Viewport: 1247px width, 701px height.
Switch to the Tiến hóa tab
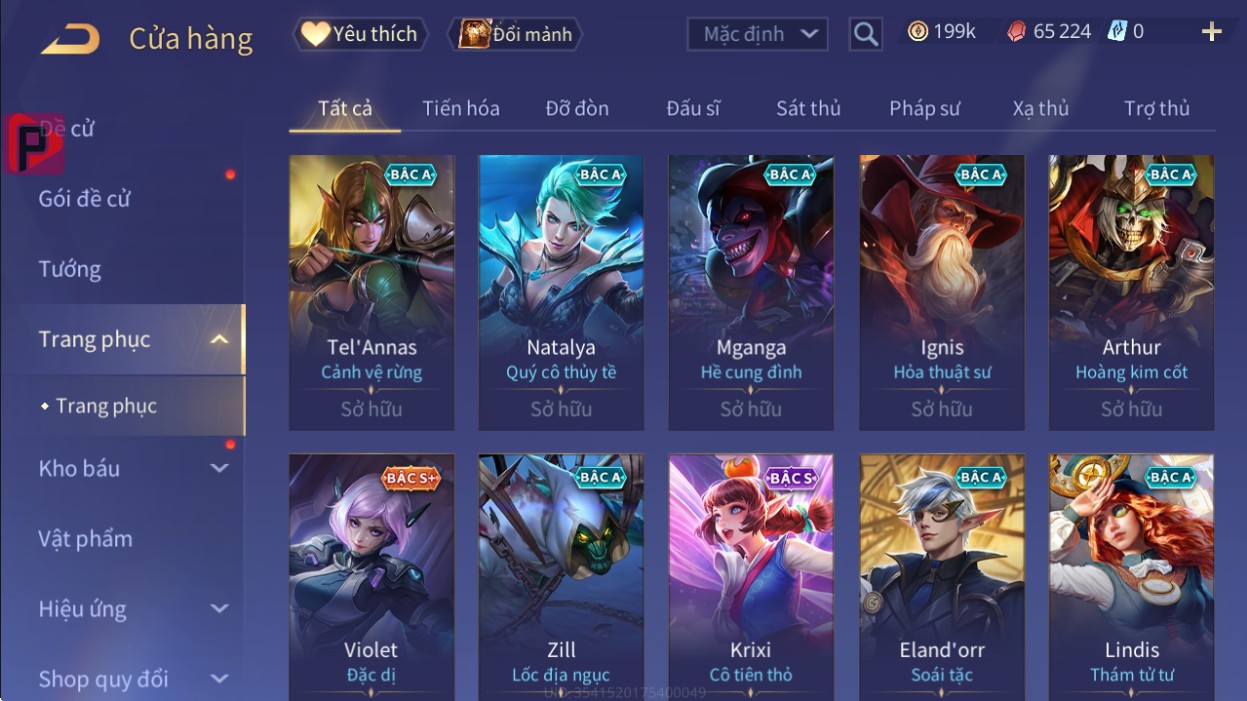460,108
